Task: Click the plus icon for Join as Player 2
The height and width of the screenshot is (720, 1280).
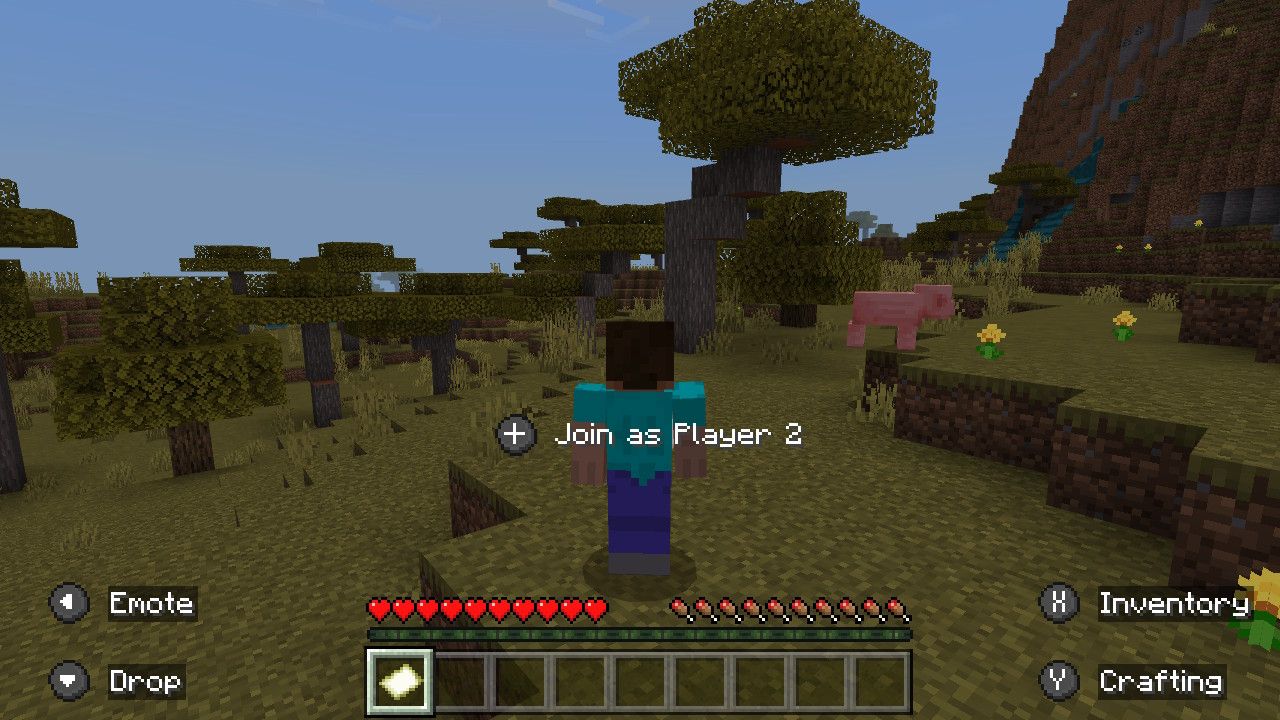Action: (514, 434)
